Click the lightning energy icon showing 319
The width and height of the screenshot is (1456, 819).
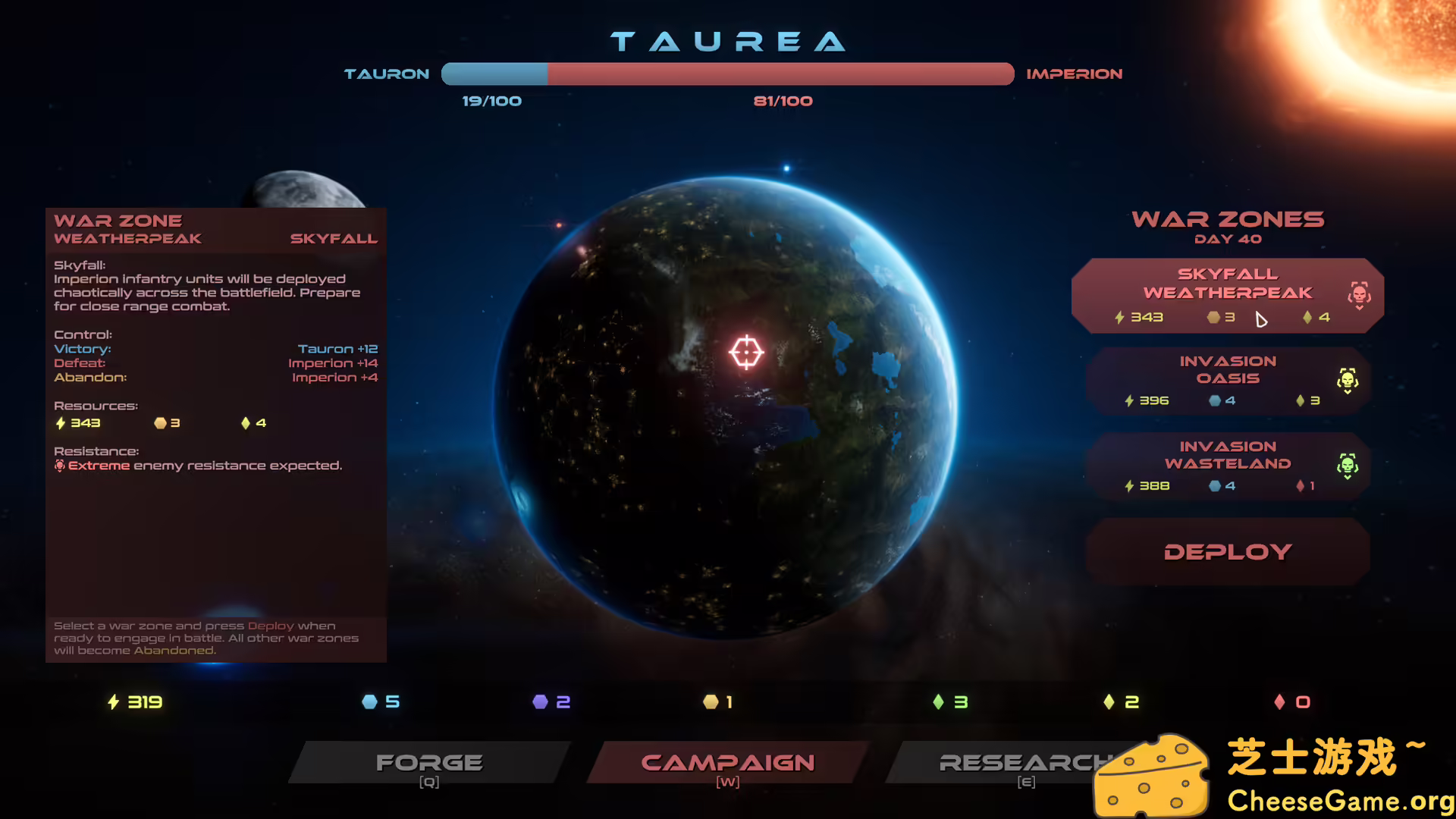click(x=112, y=702)
